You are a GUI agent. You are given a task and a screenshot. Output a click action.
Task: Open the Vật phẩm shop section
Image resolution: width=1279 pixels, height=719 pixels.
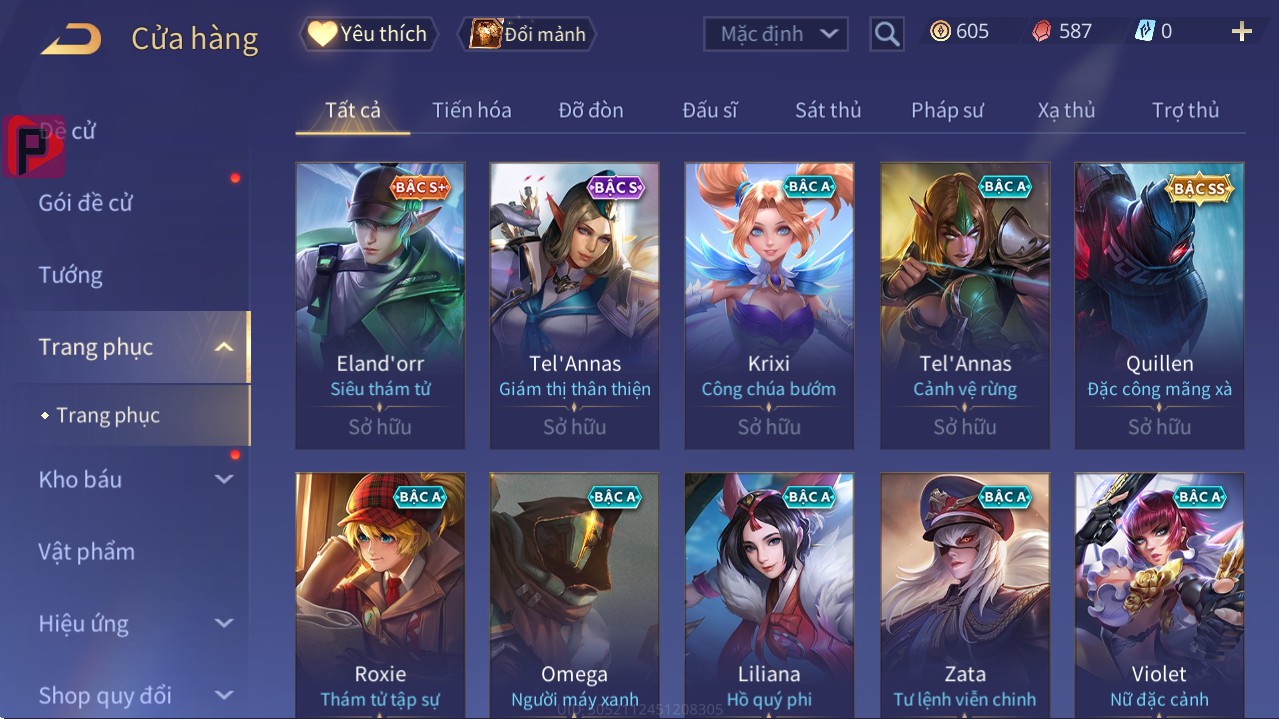87,551
